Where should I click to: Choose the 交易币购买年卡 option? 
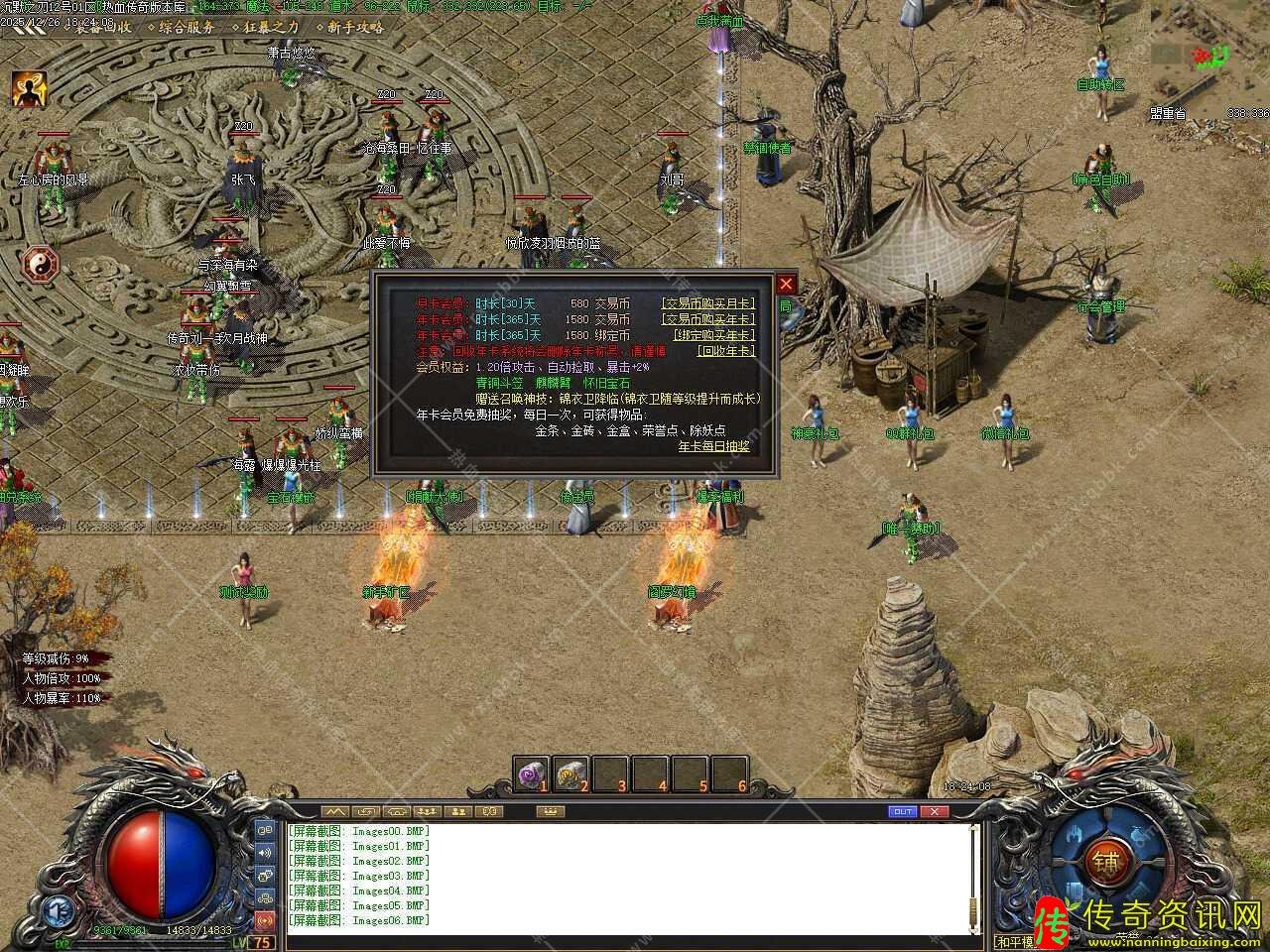click(708, 319)
